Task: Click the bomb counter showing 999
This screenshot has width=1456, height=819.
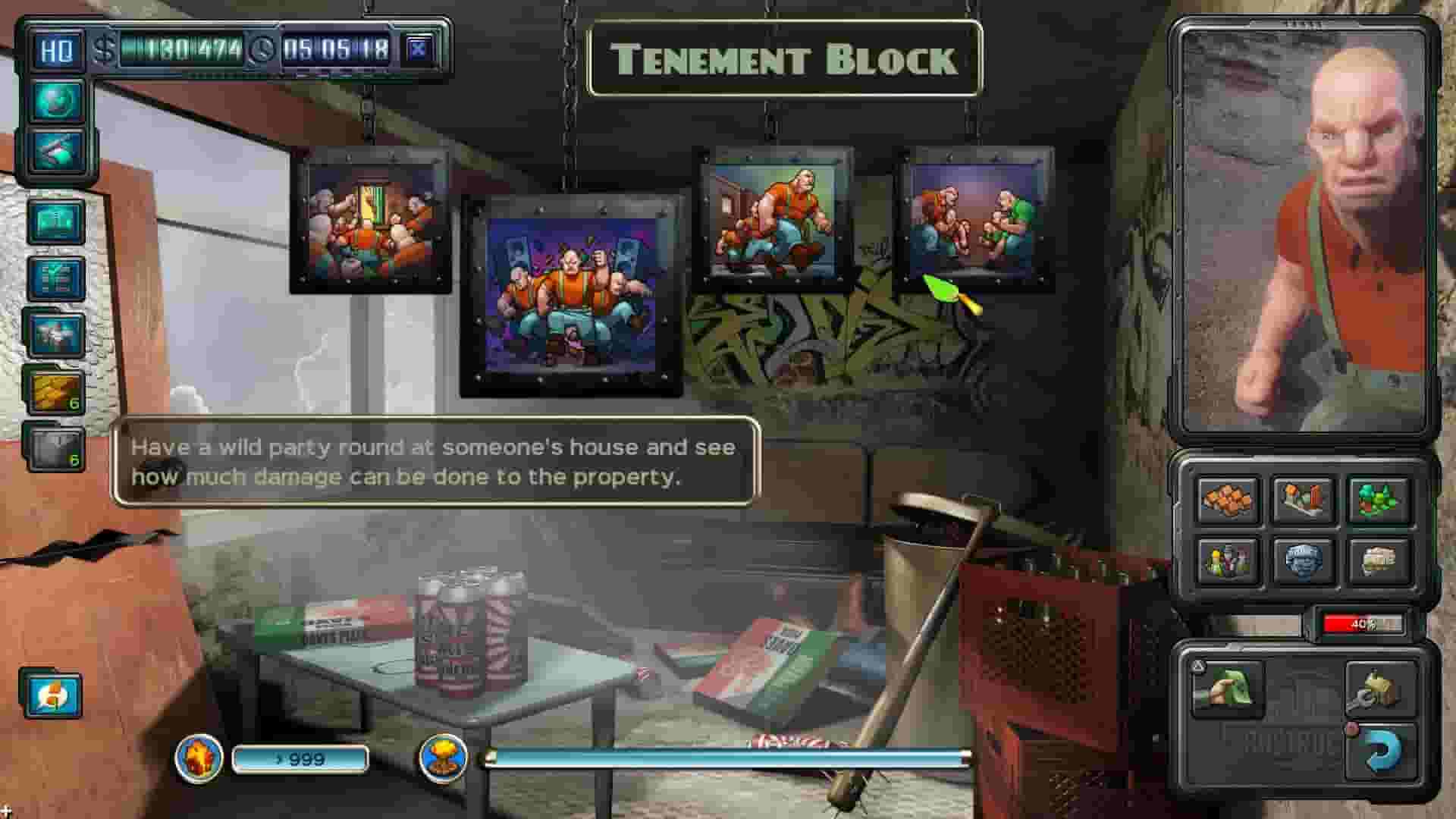Action: click(300, 758)
